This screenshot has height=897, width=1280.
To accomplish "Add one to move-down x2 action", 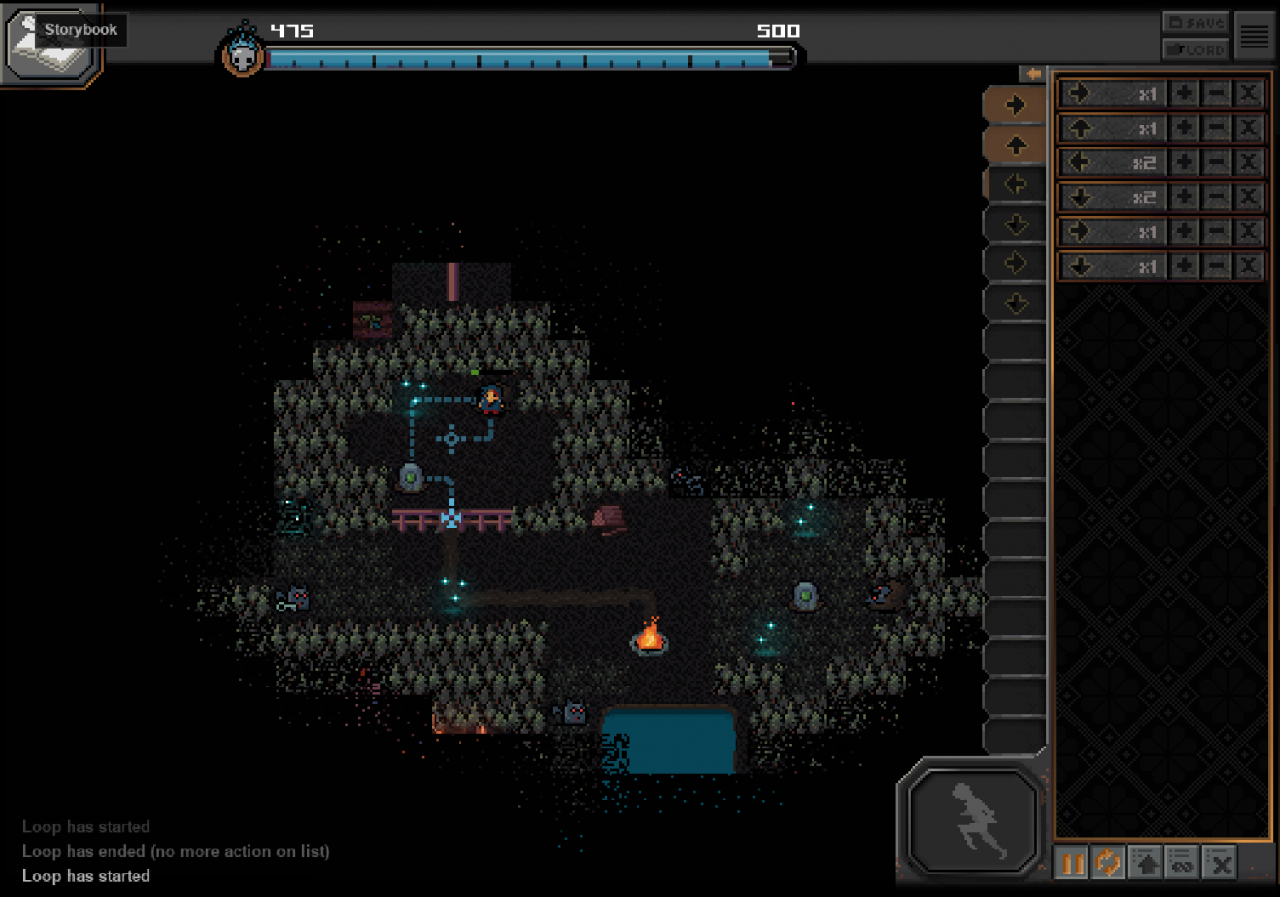I will coord(1183,197).
